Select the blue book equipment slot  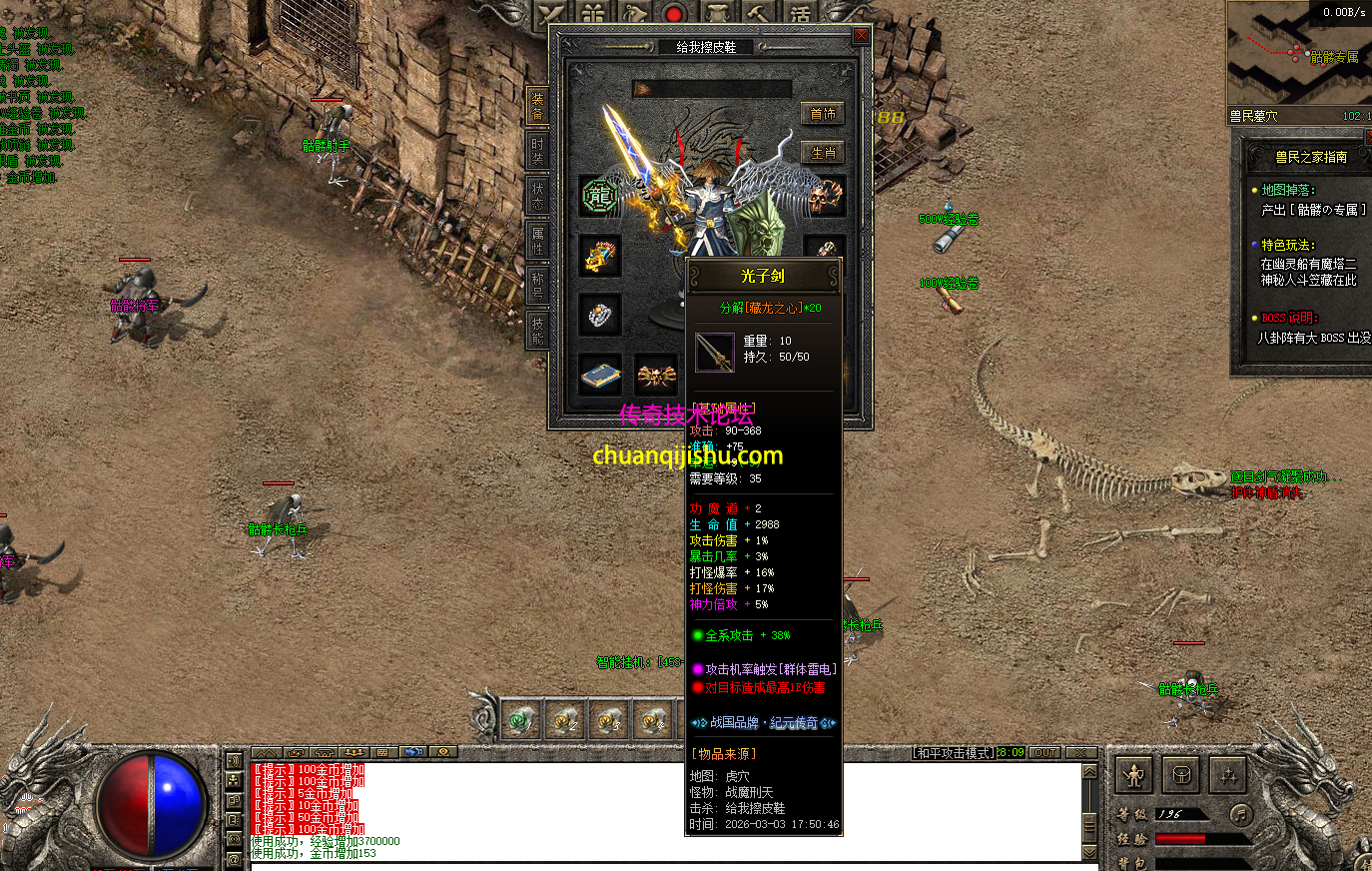pyautogui.click(x=600, y=376)
